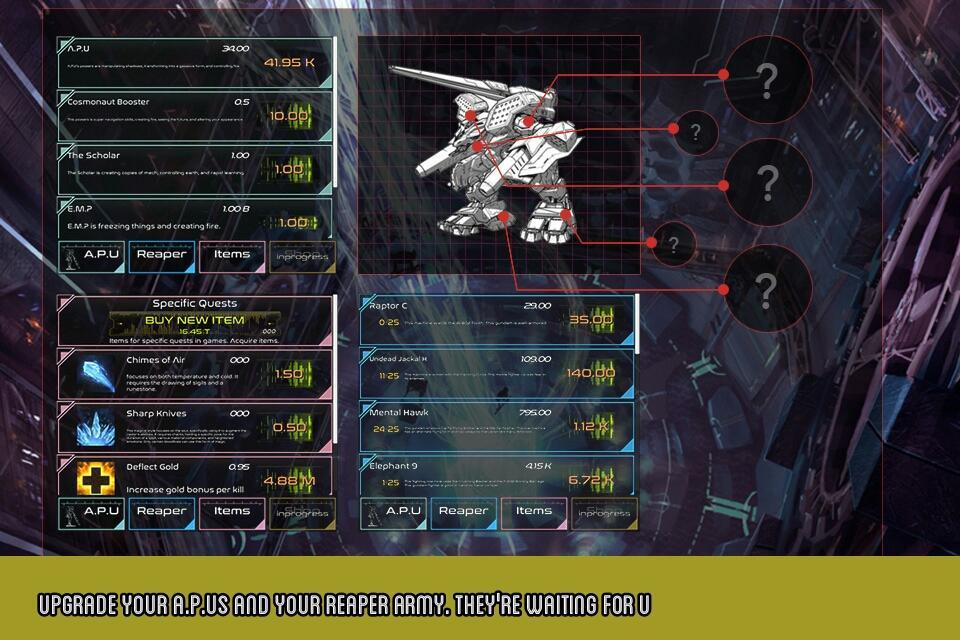The image size is (960, 640).
Task: Upgrade Elephant 9 for 6.72 K
Action: pos(591,479)
